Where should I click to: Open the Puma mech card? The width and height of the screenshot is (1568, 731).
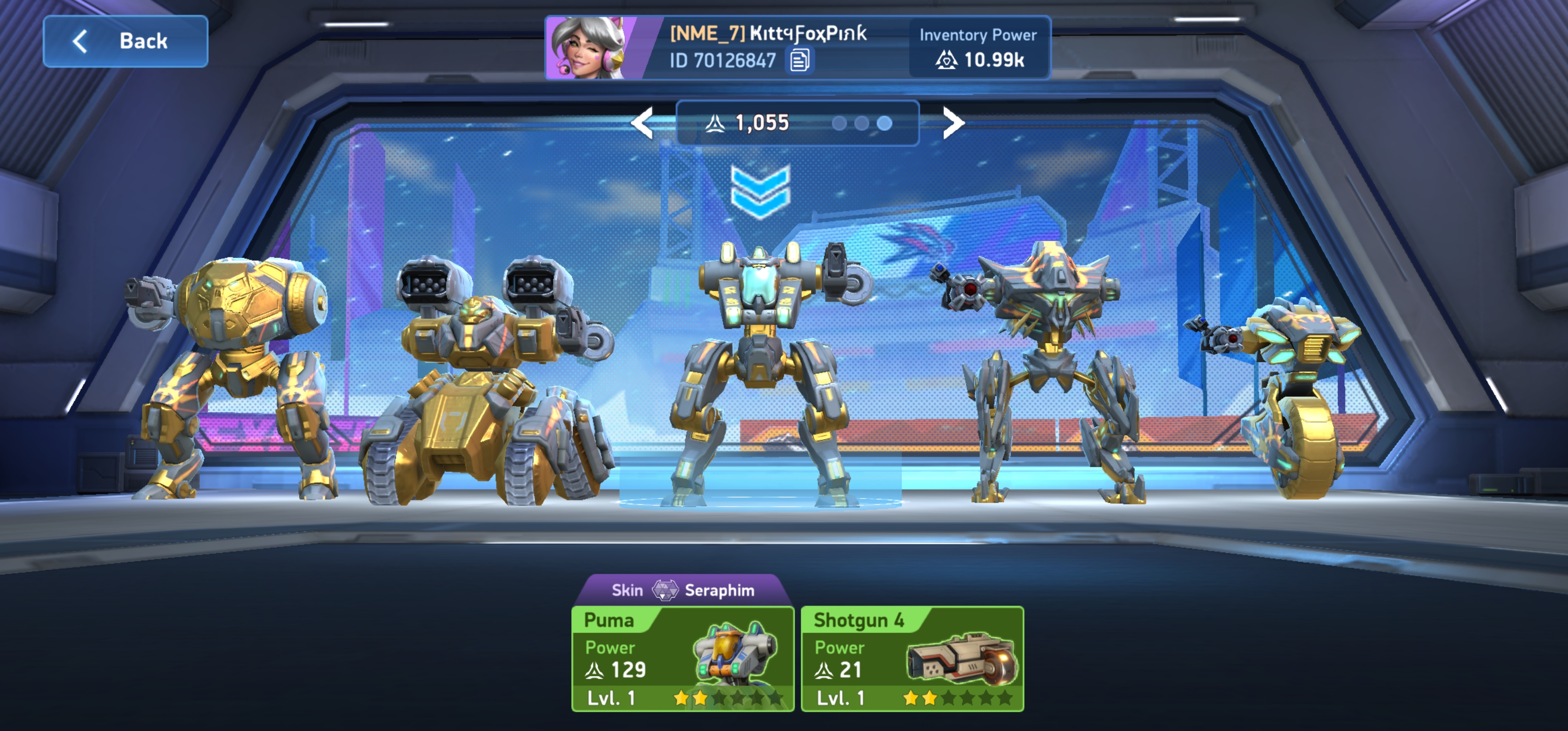pos(682,658)
